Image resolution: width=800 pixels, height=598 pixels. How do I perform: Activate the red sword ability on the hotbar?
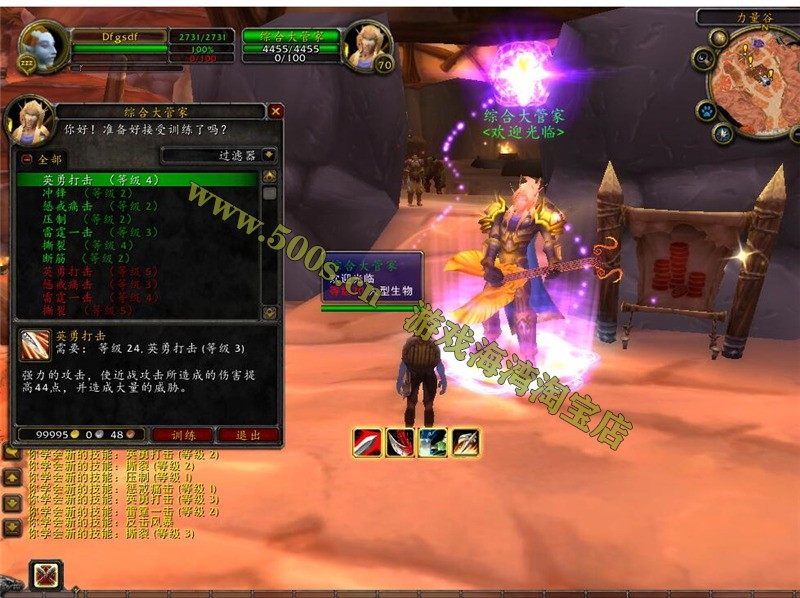tap(368, 442)
